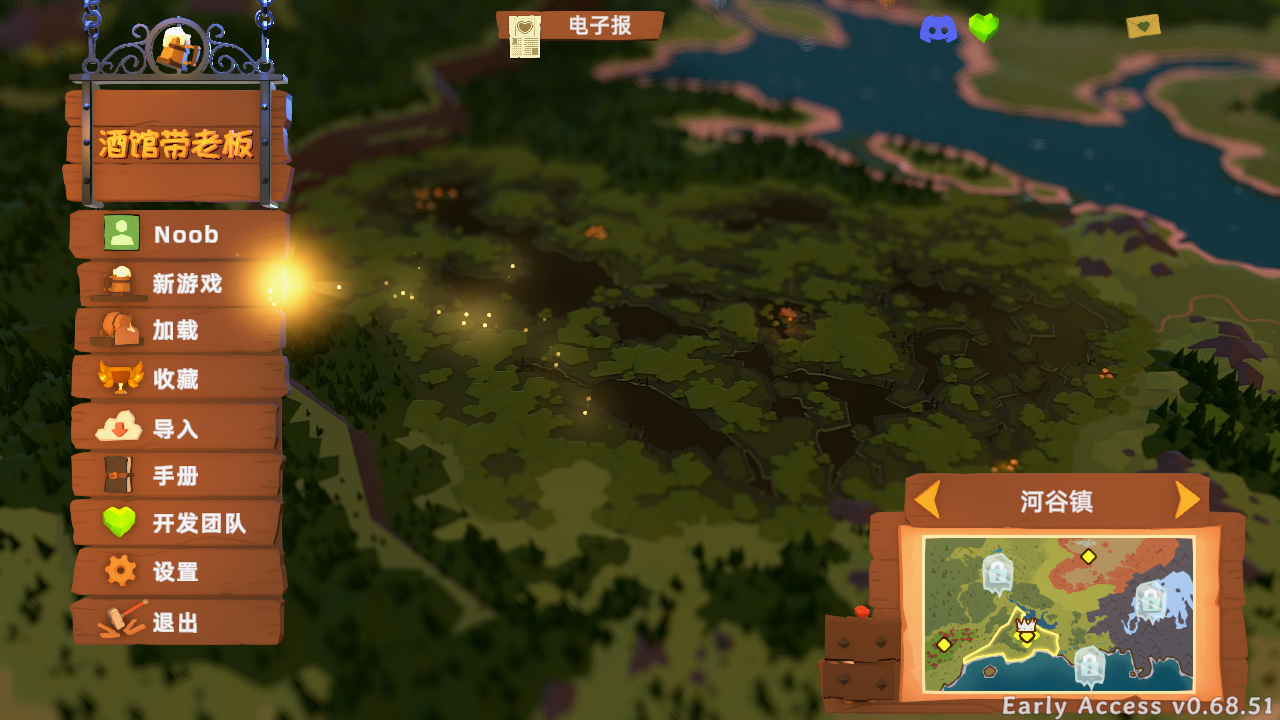1280x720 pixels.
Task: Open the Noob player profile
Action: [x=180, y=235]
